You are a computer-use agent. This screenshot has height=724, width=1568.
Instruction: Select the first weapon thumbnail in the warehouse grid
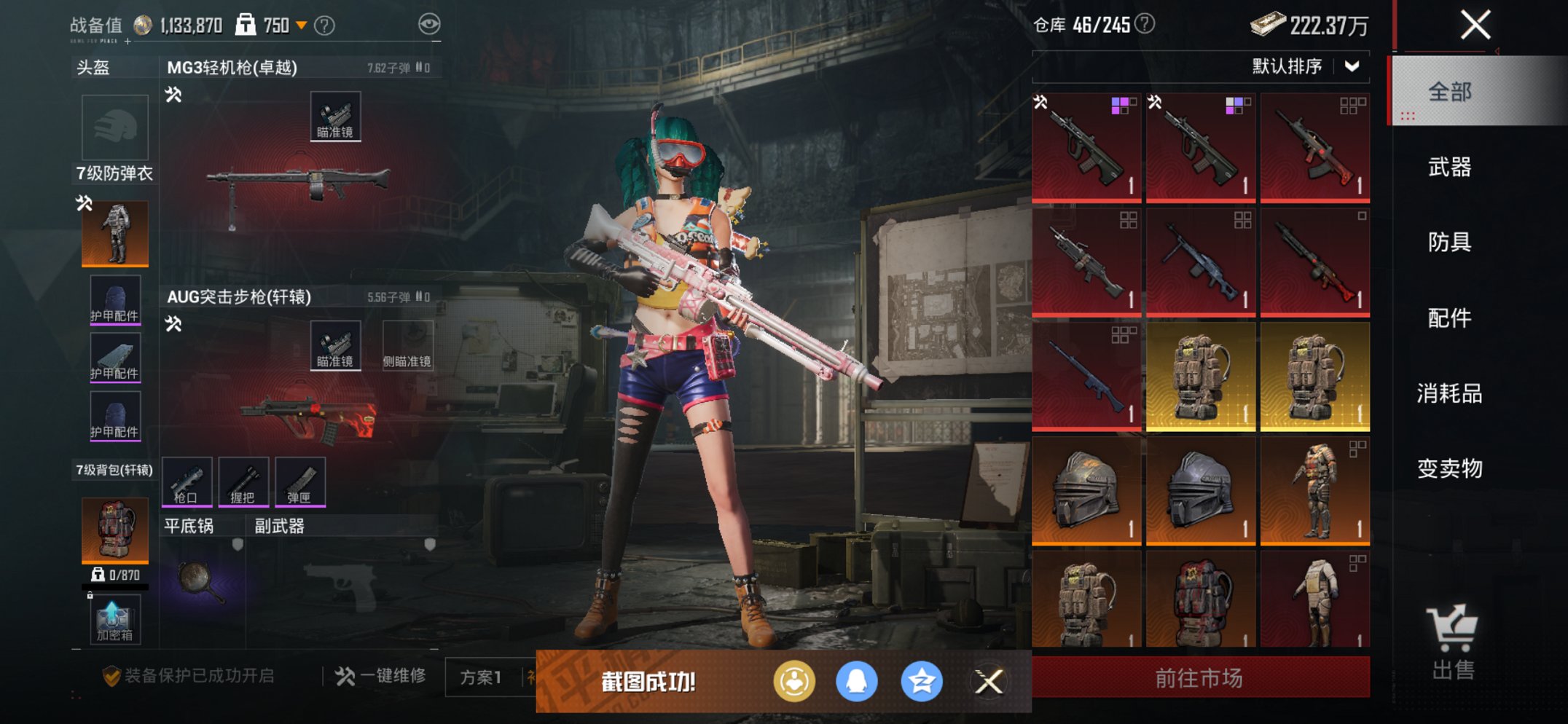coord(1086,144)
